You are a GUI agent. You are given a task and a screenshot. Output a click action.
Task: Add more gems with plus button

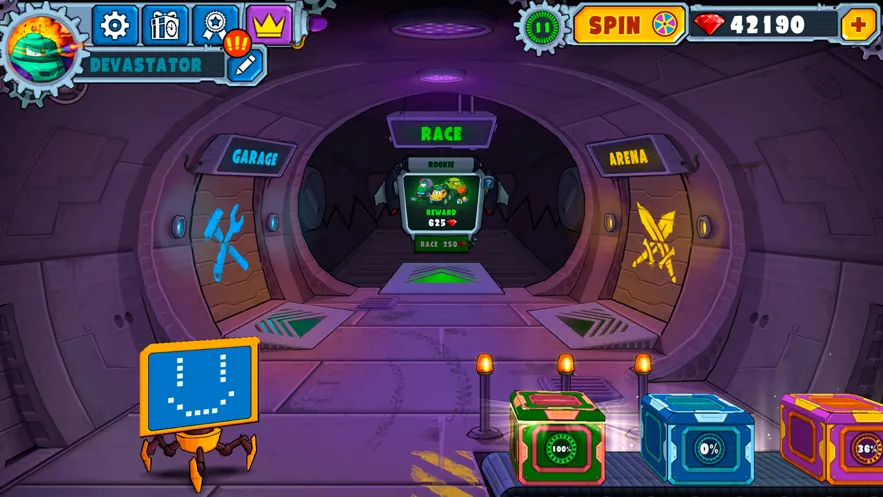click(x=858, y=24)
